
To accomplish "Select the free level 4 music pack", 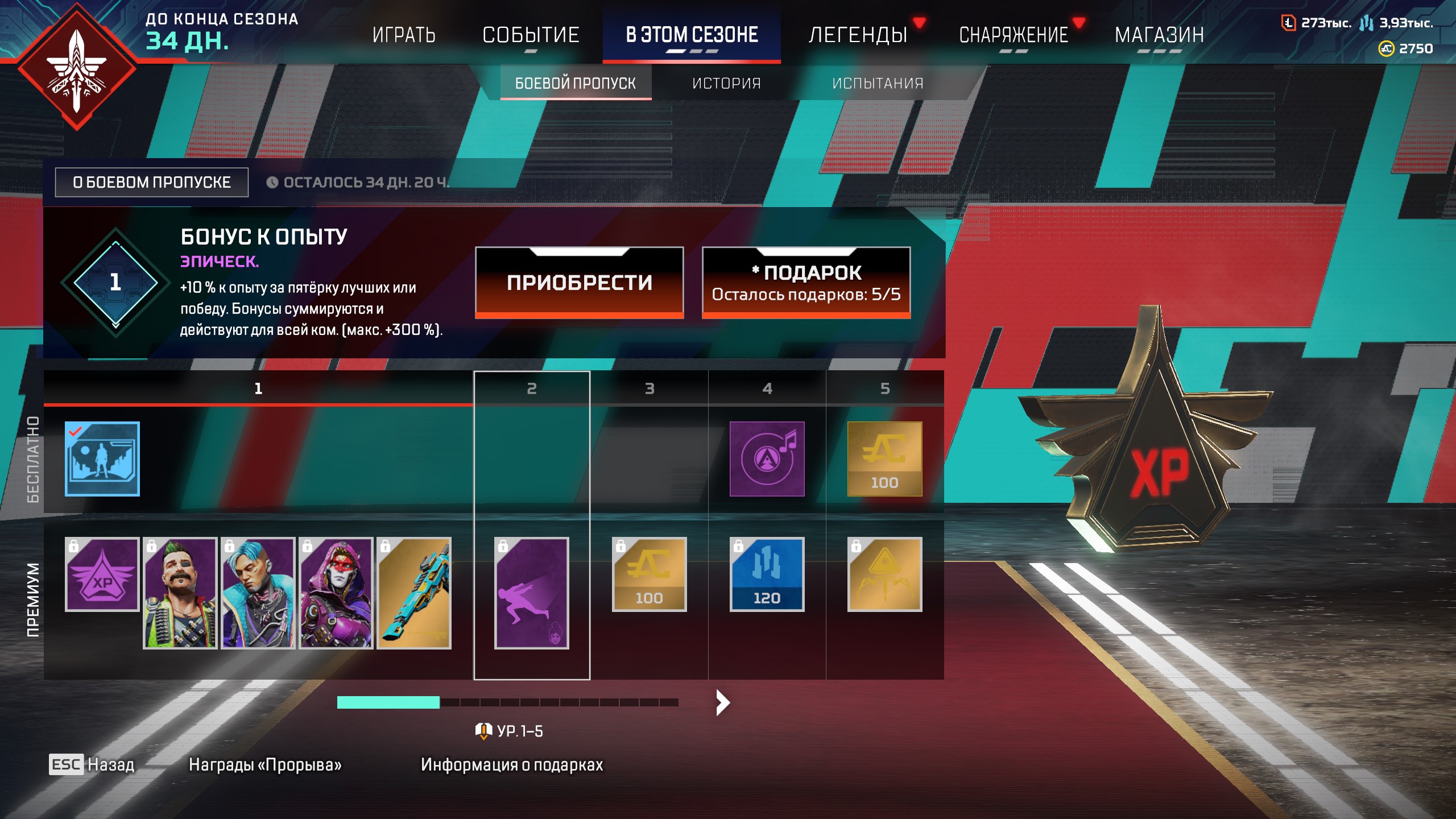I will pyautogui.click(x=767, y=458).
